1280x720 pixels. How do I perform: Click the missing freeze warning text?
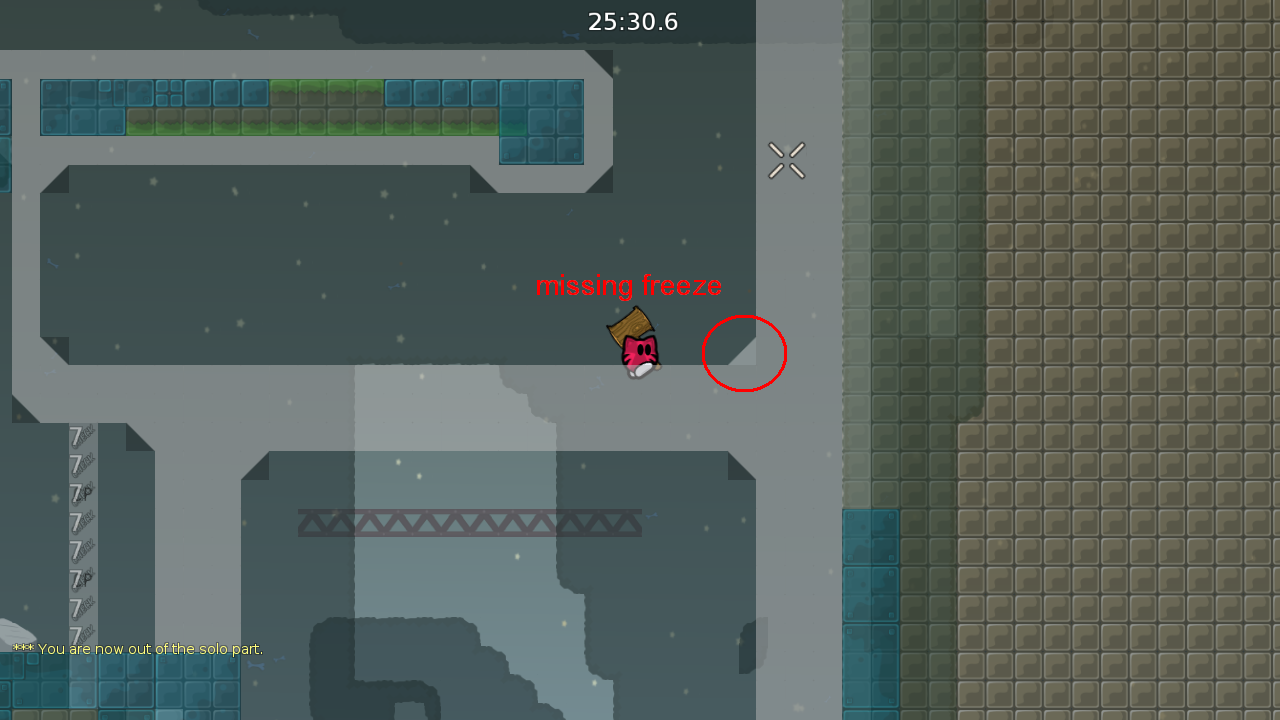point(630,286)
